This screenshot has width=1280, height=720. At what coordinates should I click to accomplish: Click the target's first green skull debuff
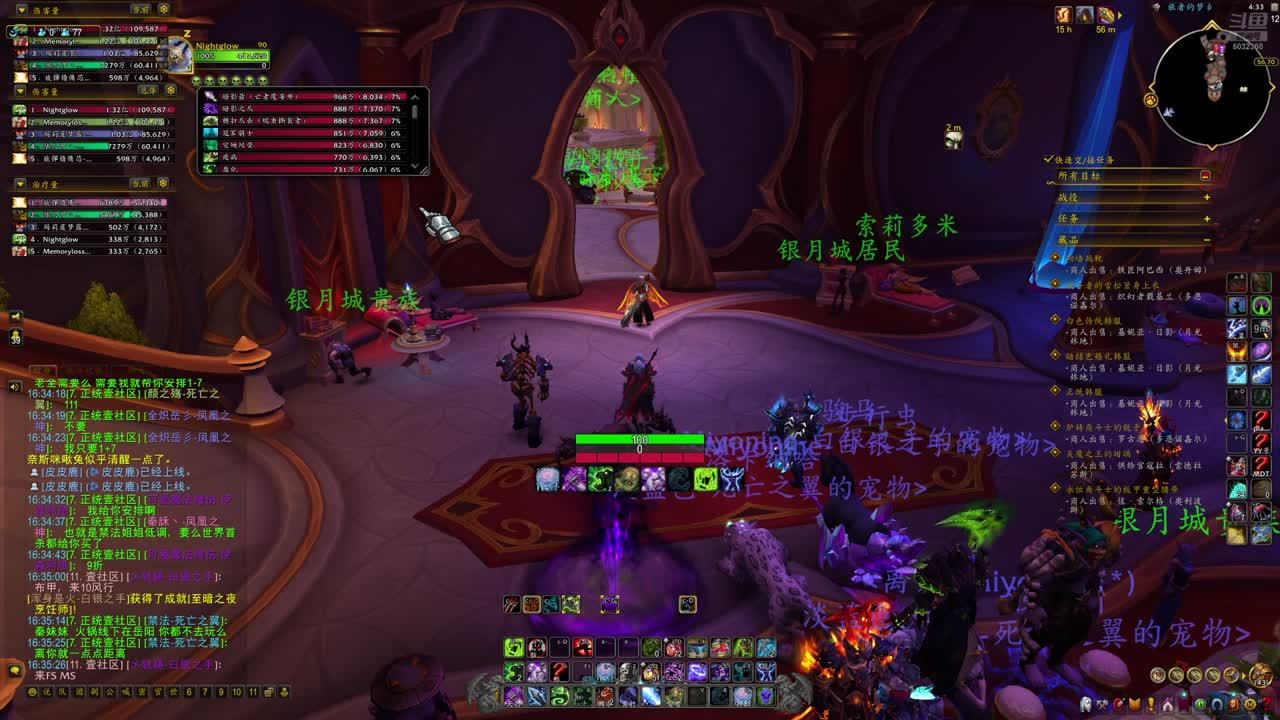[x=198, y=80]
